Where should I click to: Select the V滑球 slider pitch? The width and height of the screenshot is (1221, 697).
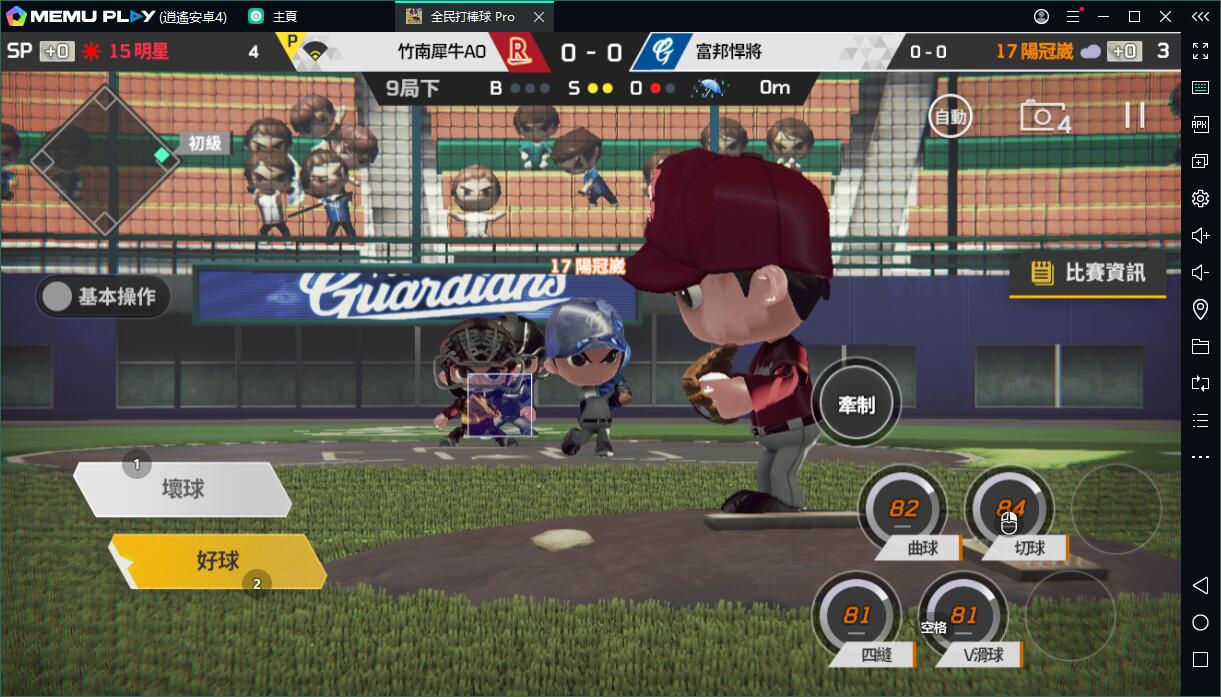[x=964, y=617]
